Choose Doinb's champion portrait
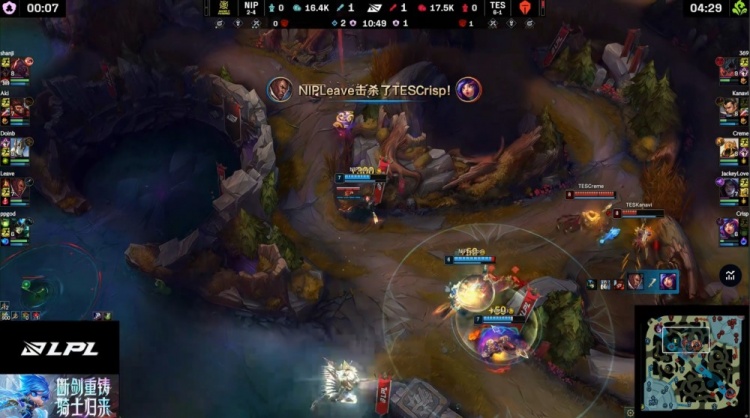The height and width of the screenshot is (418, 750). coord(20,149)
